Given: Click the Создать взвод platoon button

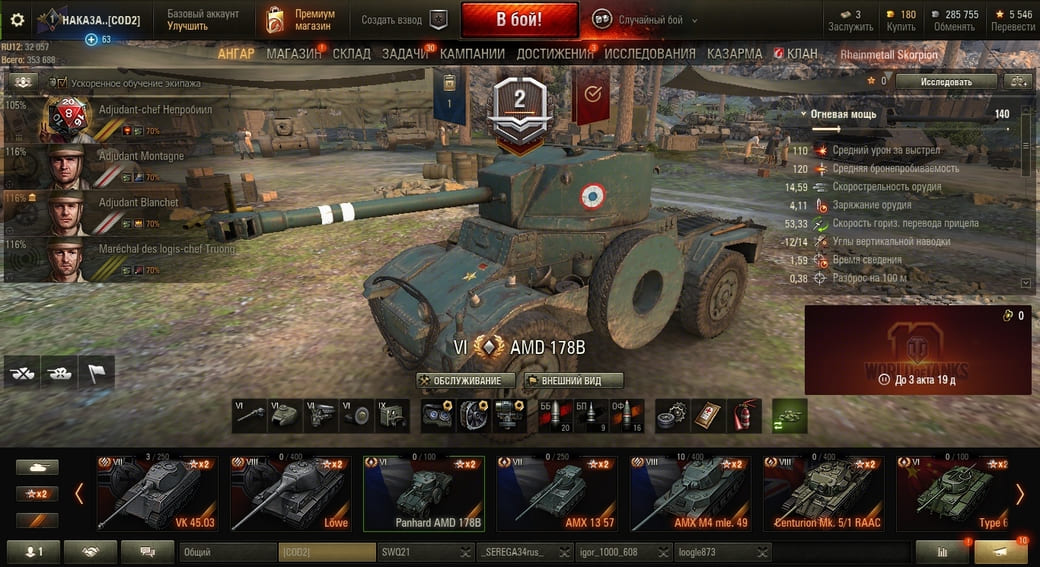Looking at the screenshot, I should point(405,19).
